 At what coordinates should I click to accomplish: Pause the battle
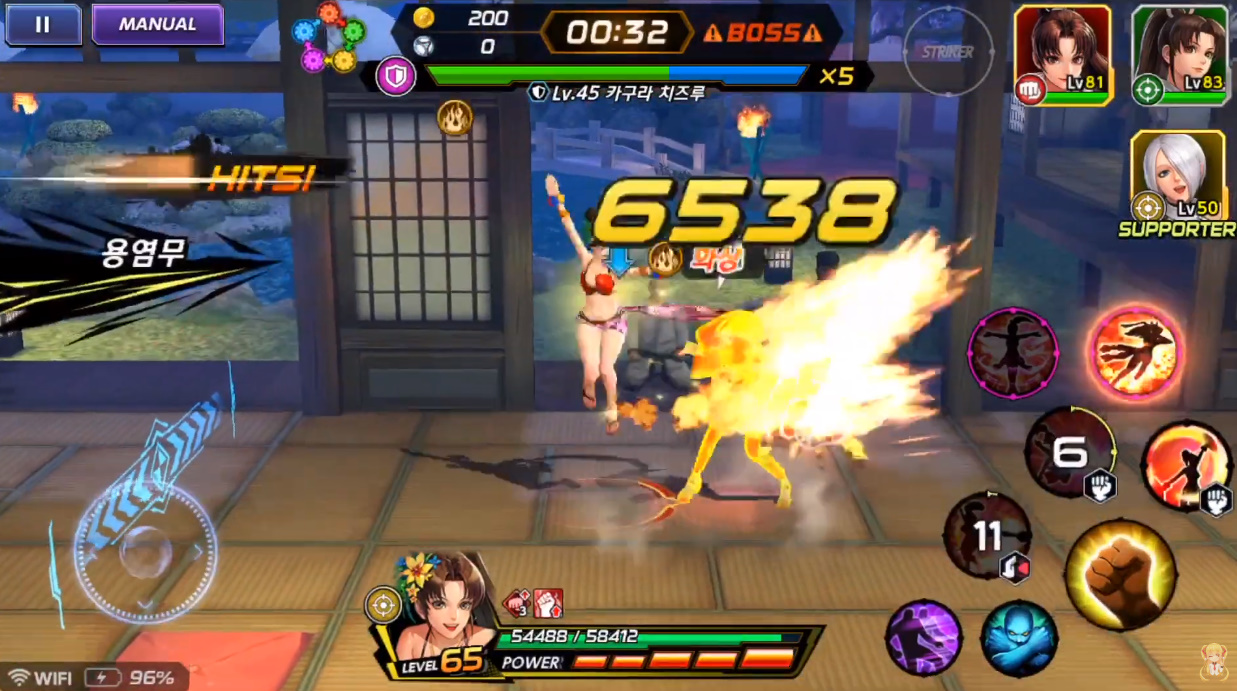click(x=42, y=25)
